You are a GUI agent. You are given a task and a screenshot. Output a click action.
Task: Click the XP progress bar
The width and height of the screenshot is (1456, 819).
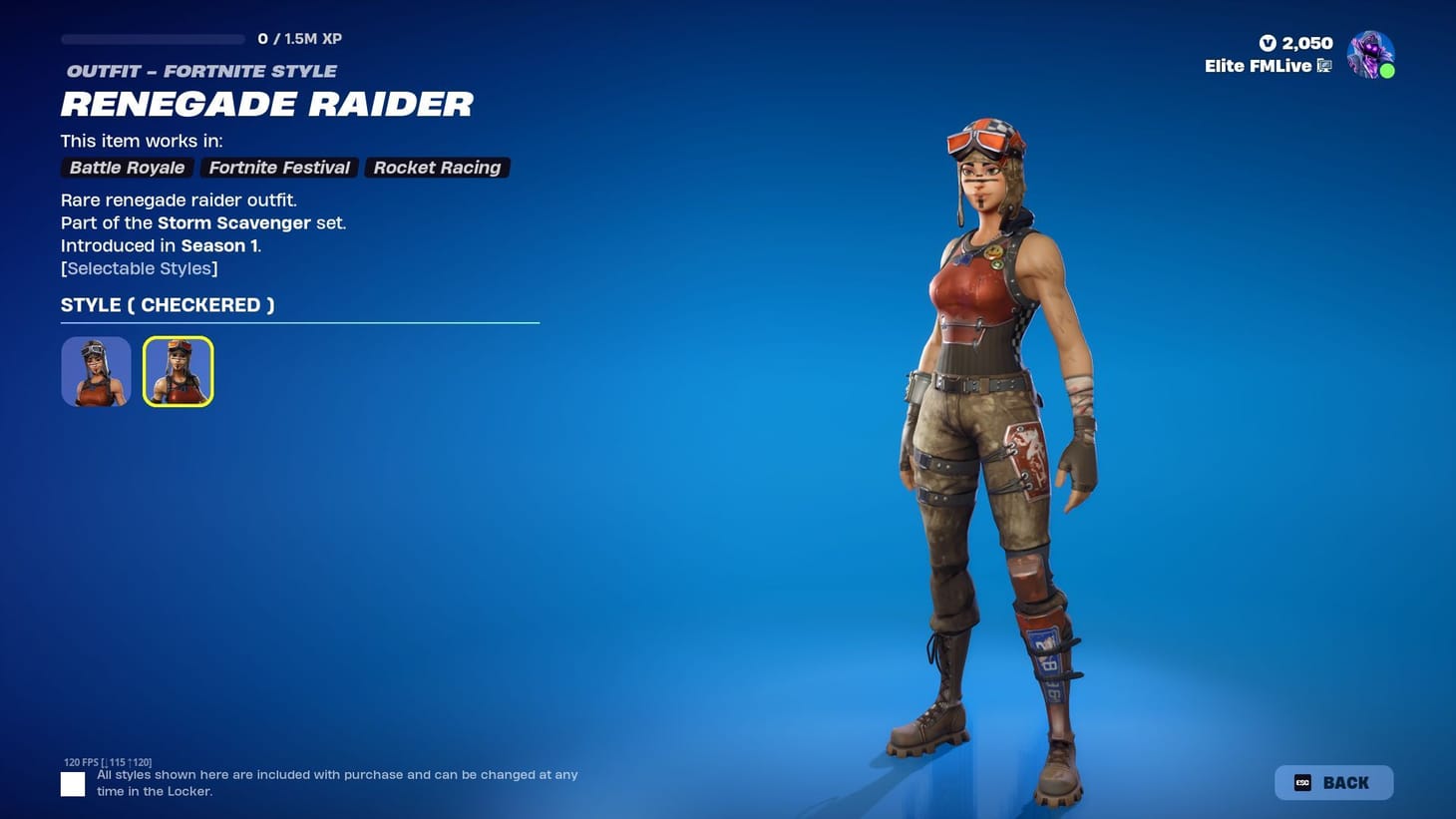(x=152, y=39)
